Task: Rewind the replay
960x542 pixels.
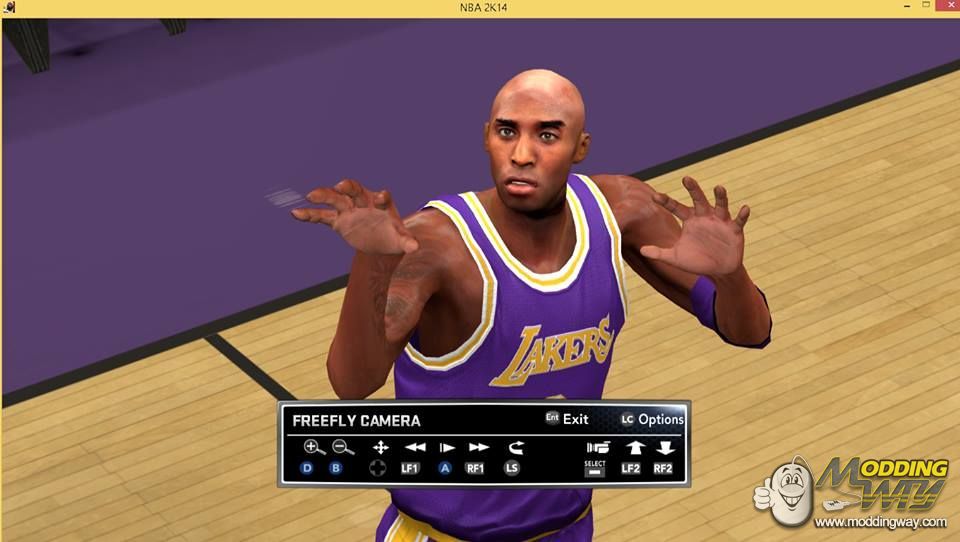Action: click(414, 448)
